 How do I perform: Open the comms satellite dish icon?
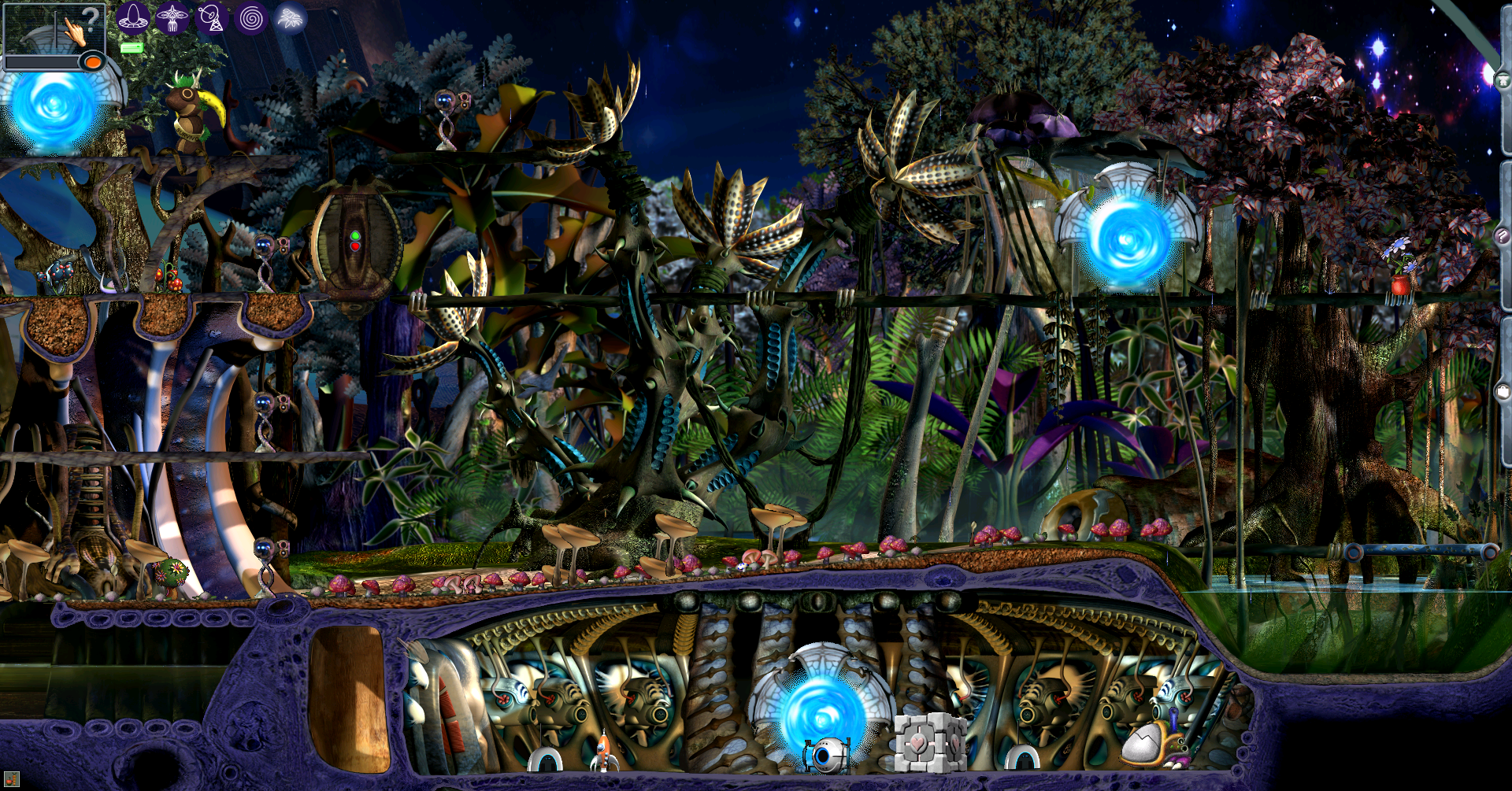tap(213, 19)
